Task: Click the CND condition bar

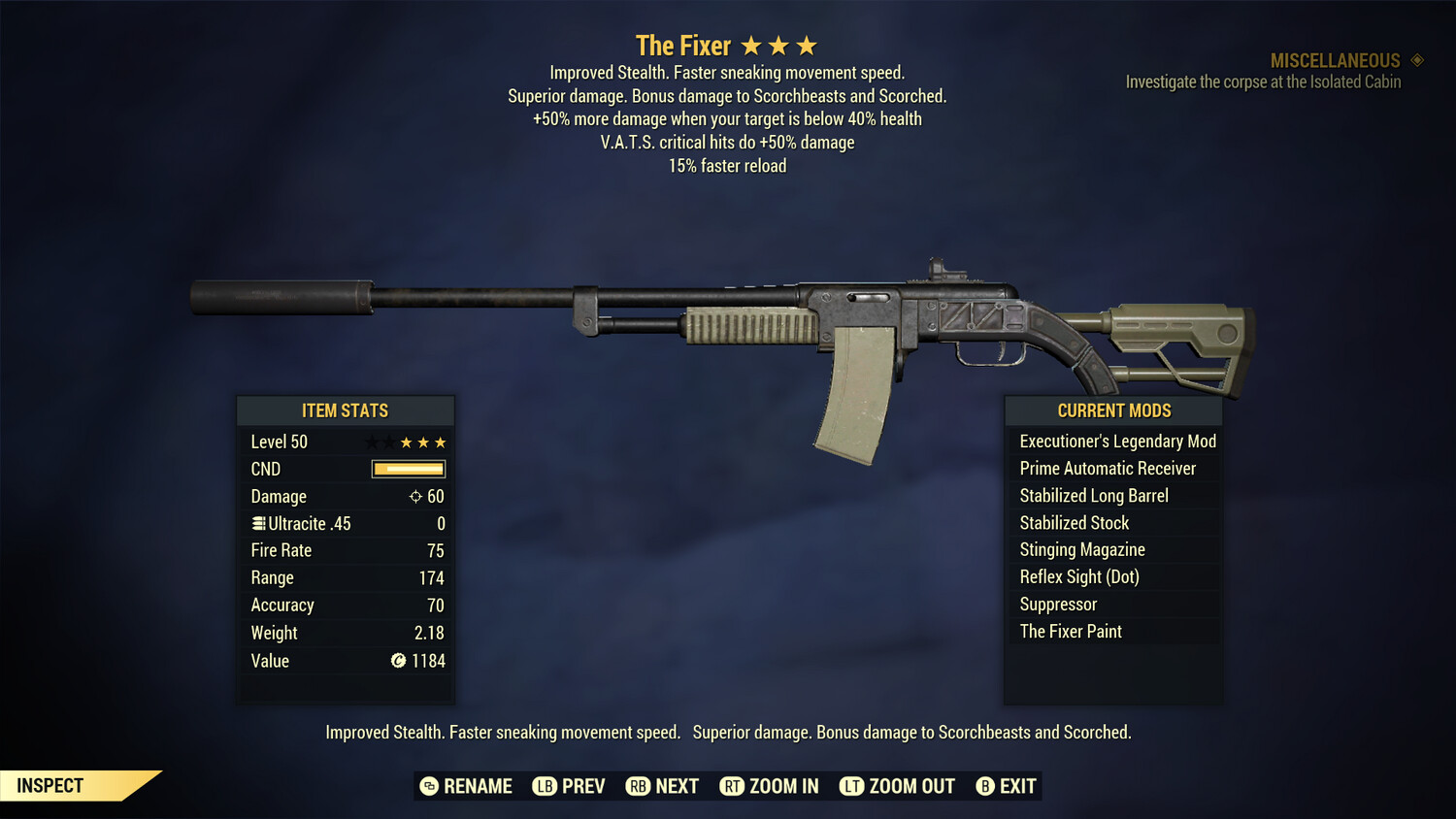Action: [408, 469]
